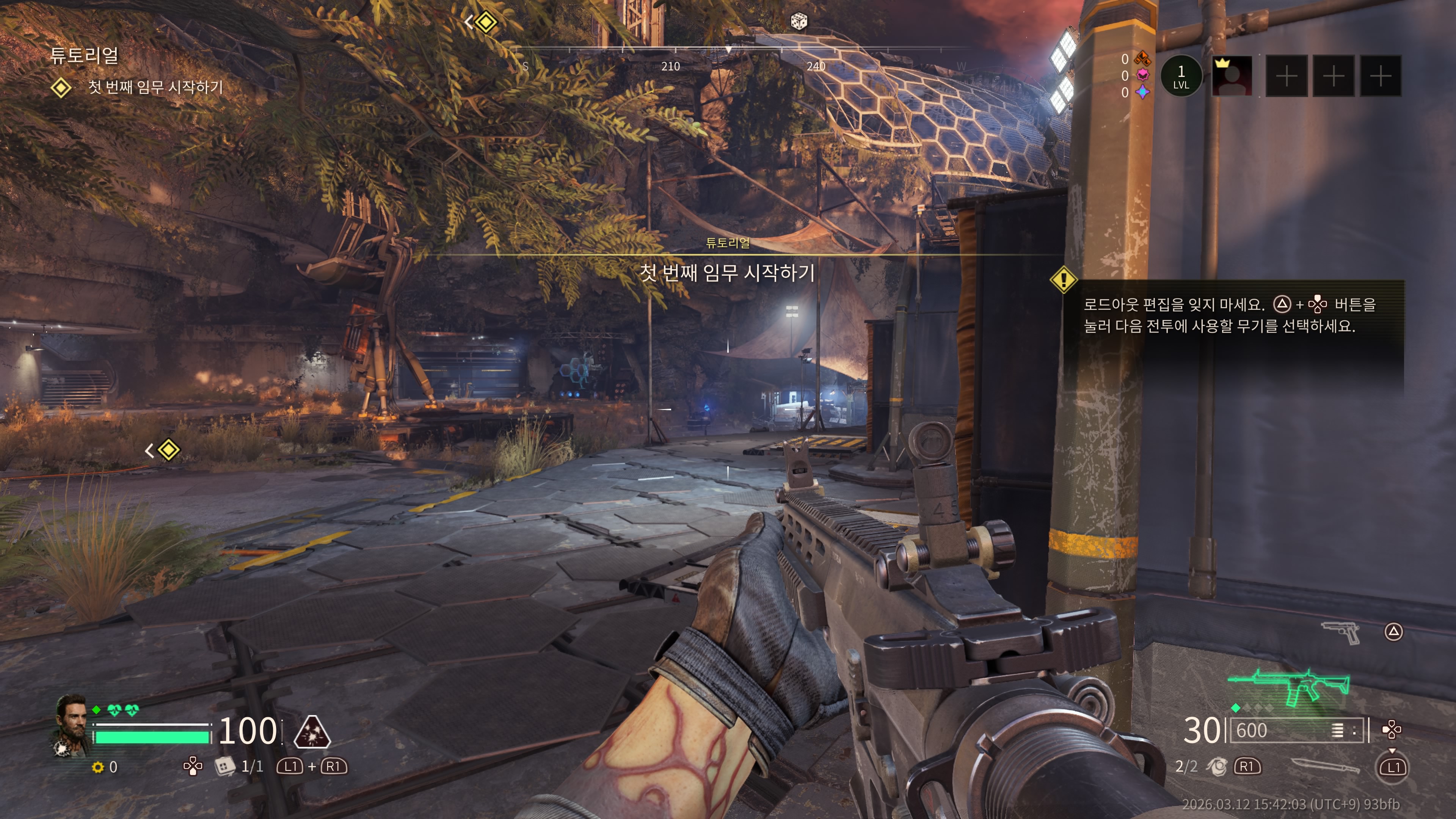Image resolution: width=1456 pixels, height=819 pixels.
Task: Click the level 1 circle badge
Action: pos(1181,76)
